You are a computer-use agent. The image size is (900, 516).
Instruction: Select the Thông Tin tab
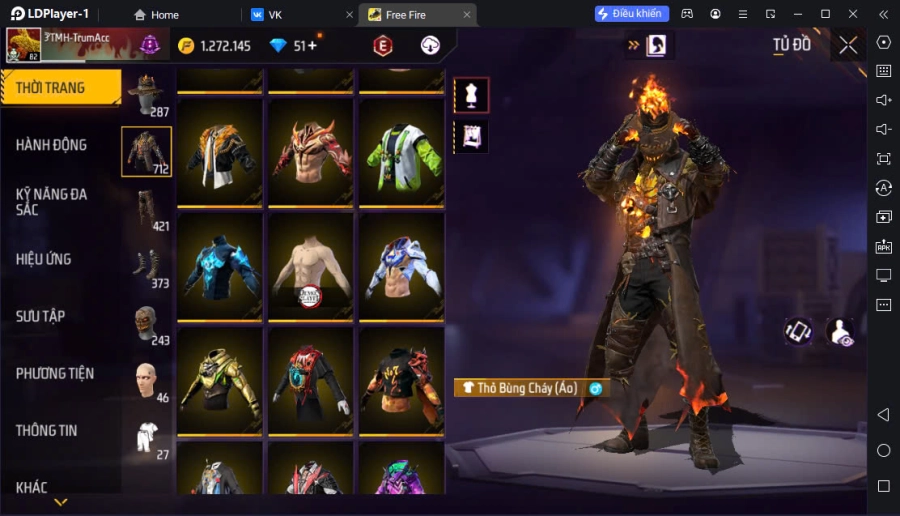pos(47,431)
